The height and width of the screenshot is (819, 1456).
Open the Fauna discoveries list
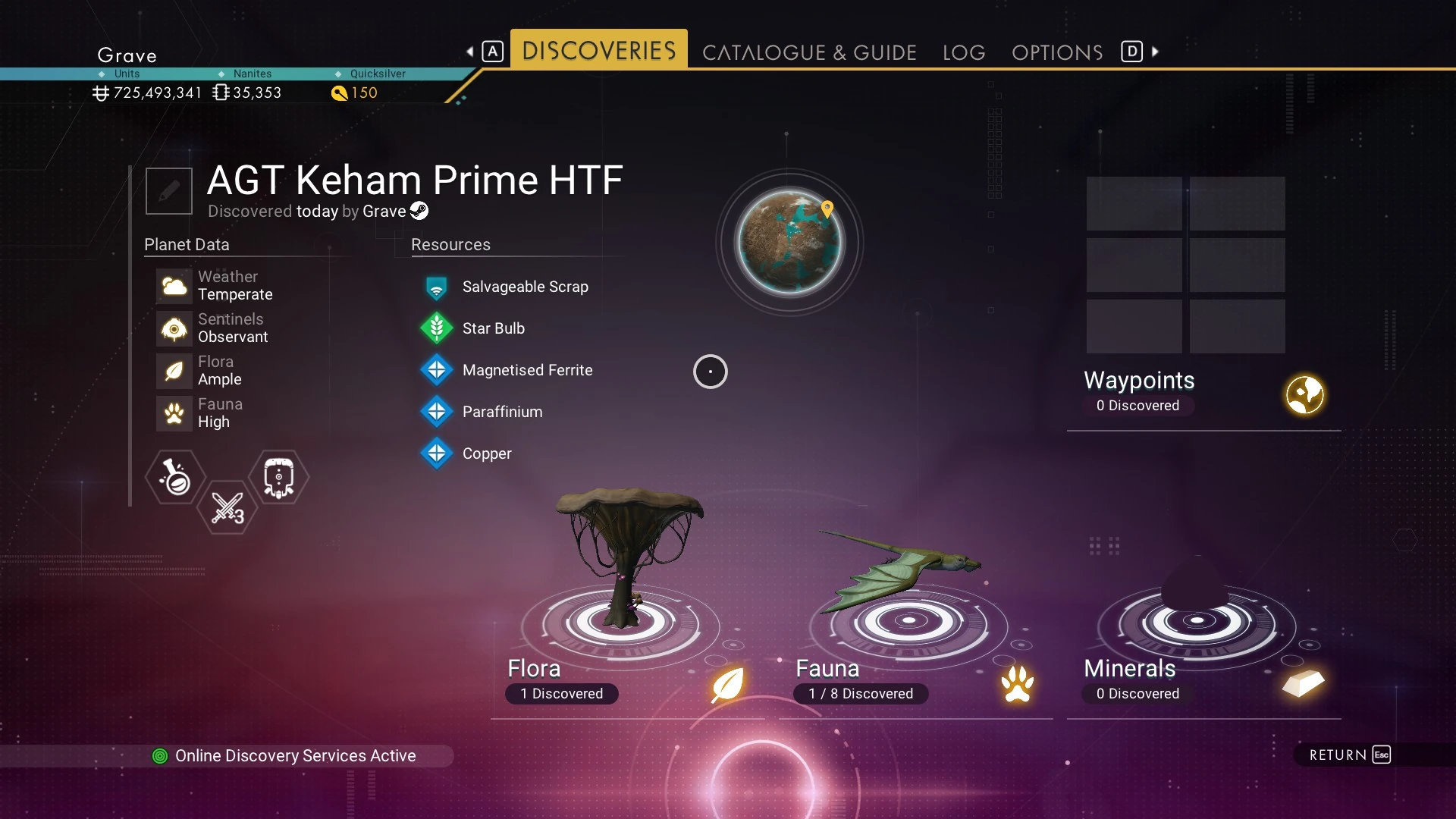tap(915, 680)
